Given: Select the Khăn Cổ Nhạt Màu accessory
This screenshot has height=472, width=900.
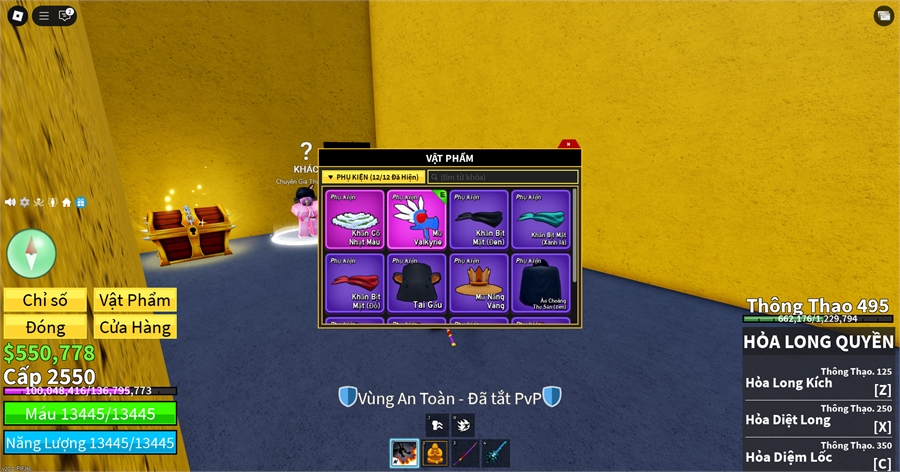Looking at the screenshot, I should [x=355, y=219].
